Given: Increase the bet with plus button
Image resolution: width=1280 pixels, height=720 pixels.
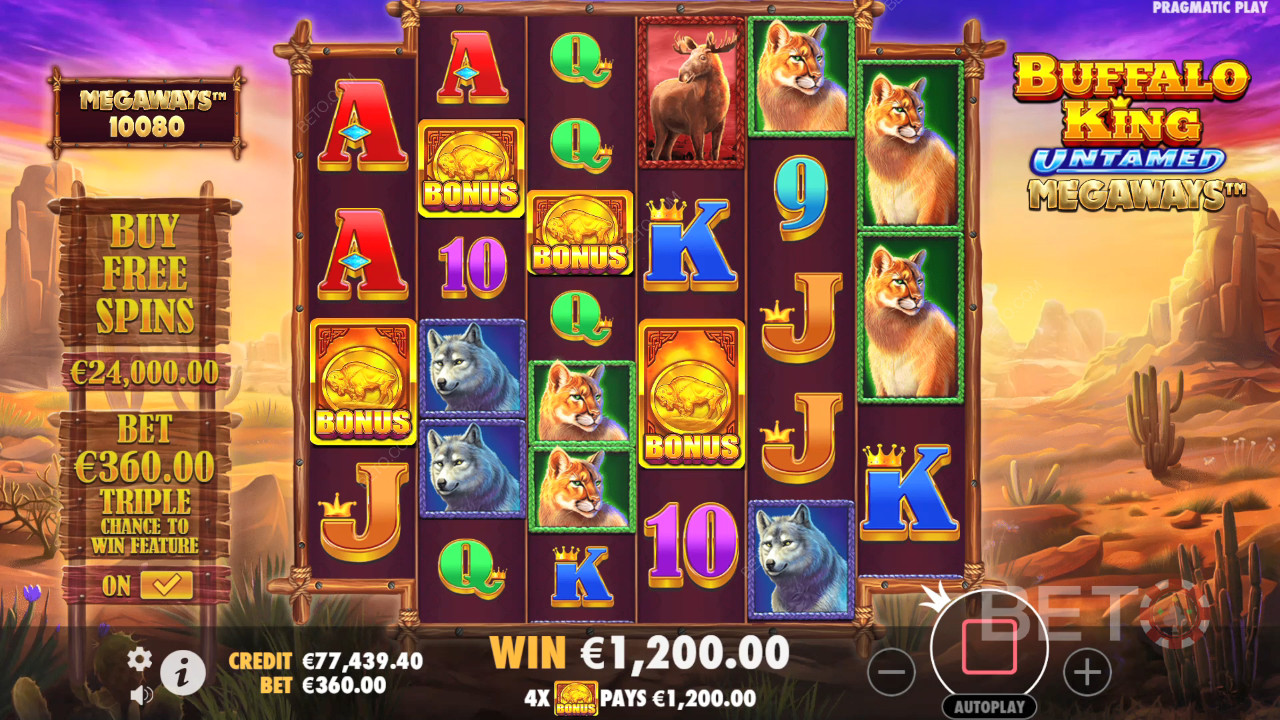Looking at the screenshot, I should click(x=1087, y=671).
